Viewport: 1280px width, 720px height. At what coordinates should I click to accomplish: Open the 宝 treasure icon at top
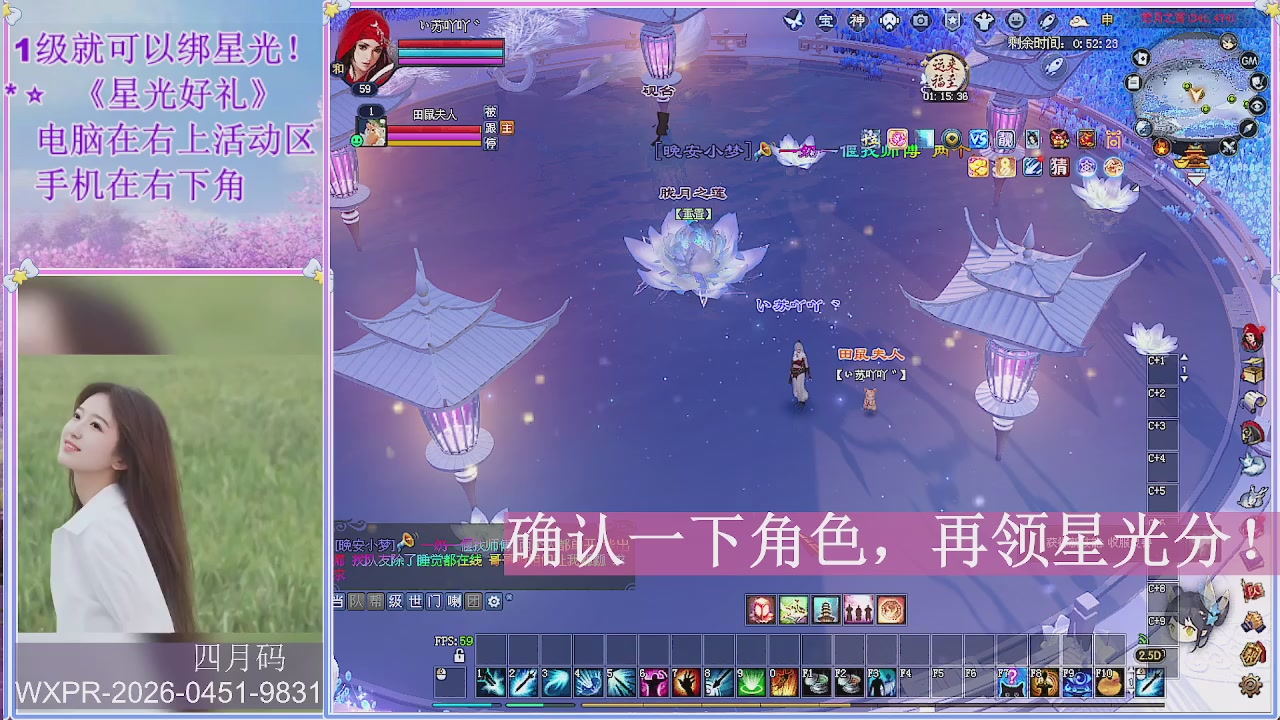[828, 20]
